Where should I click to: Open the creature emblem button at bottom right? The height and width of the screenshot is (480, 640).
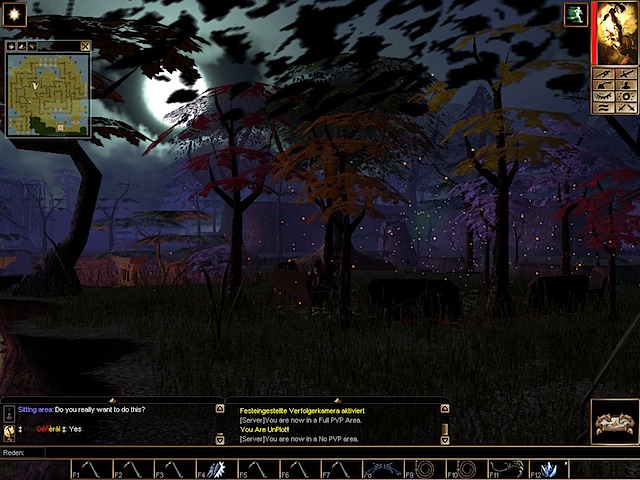(613, 422)
